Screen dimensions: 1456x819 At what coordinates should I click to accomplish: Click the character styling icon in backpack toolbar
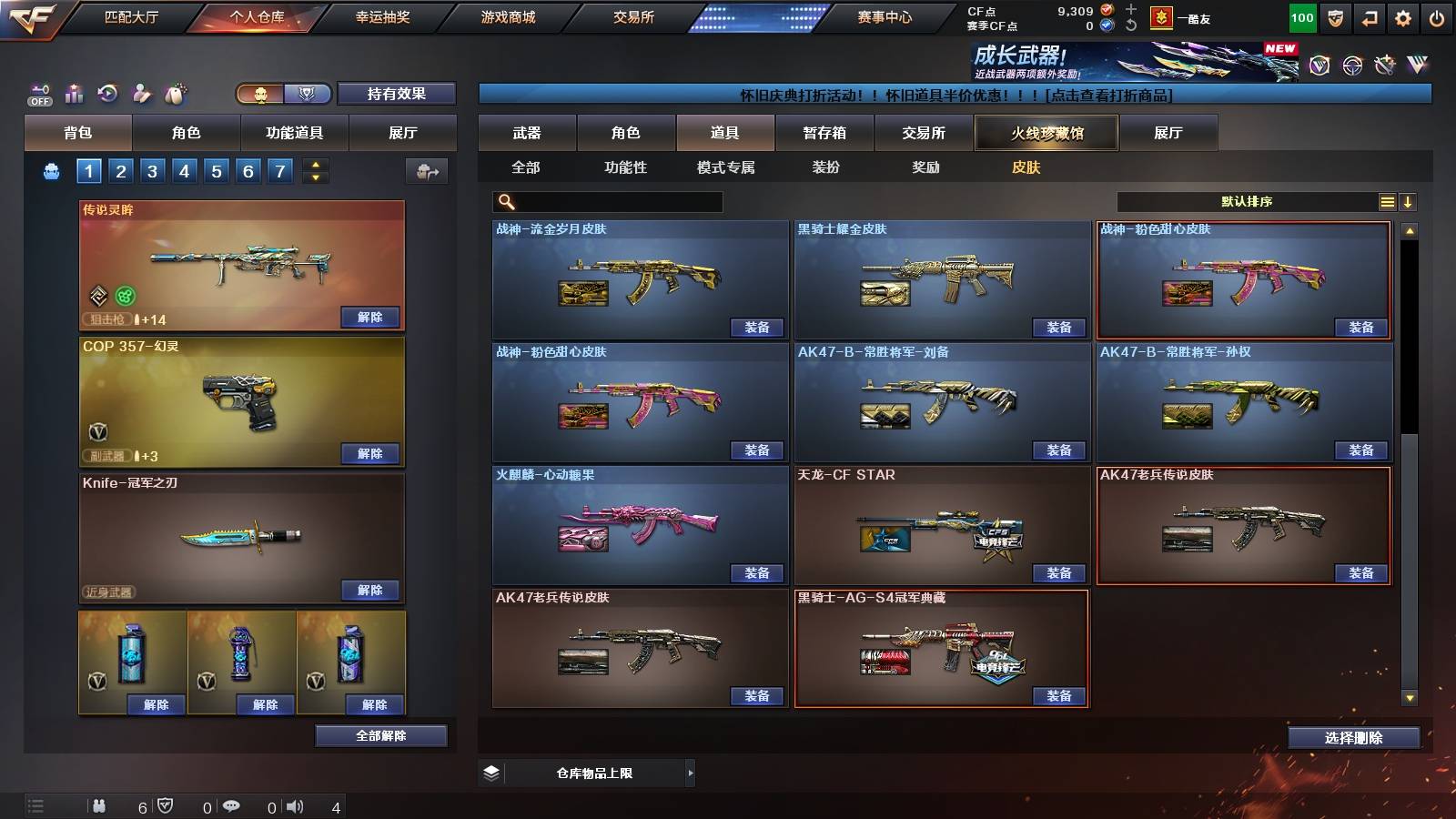tap(141, 94)
